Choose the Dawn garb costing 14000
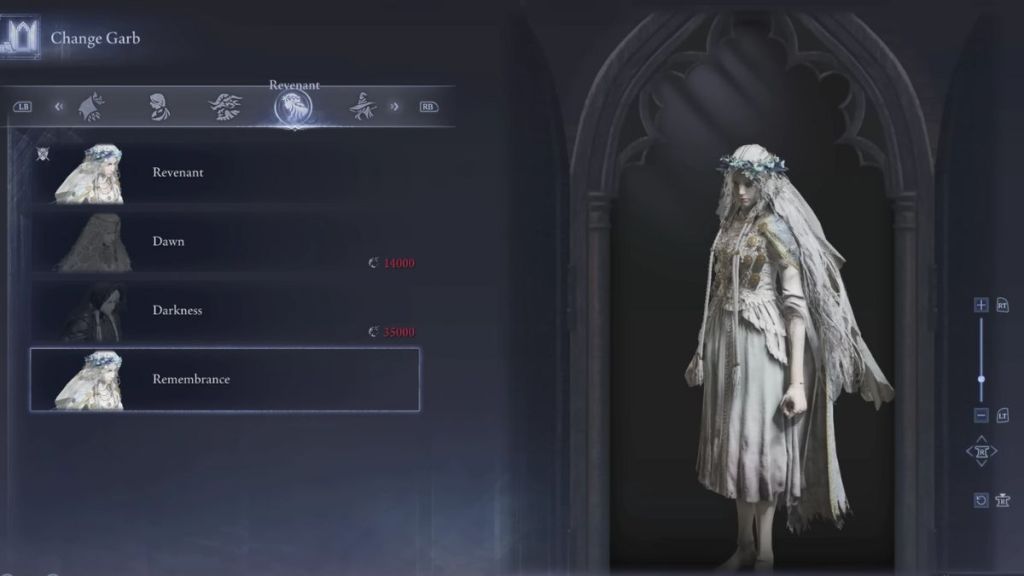Viewport: 1024px width, 576px height. point(225,242)
